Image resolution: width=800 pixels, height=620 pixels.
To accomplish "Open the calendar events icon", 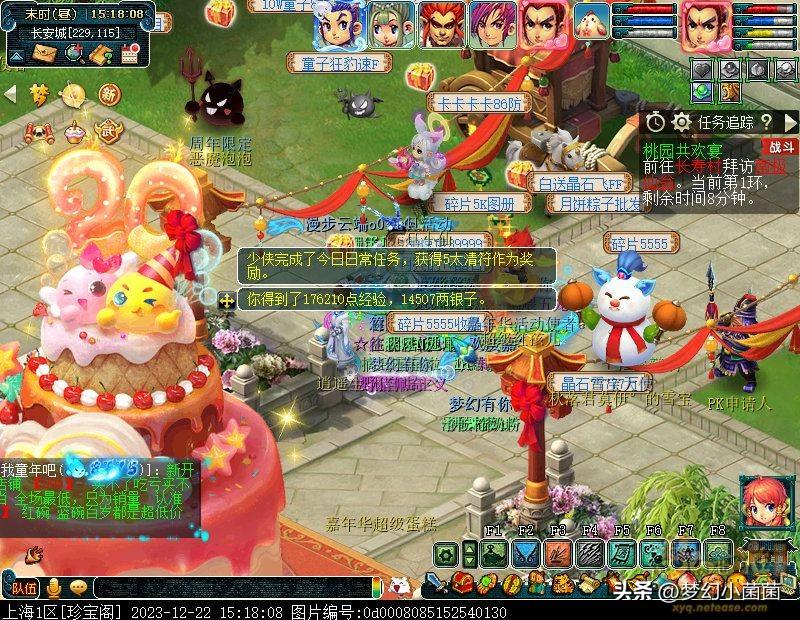I will tap(130, 54).
